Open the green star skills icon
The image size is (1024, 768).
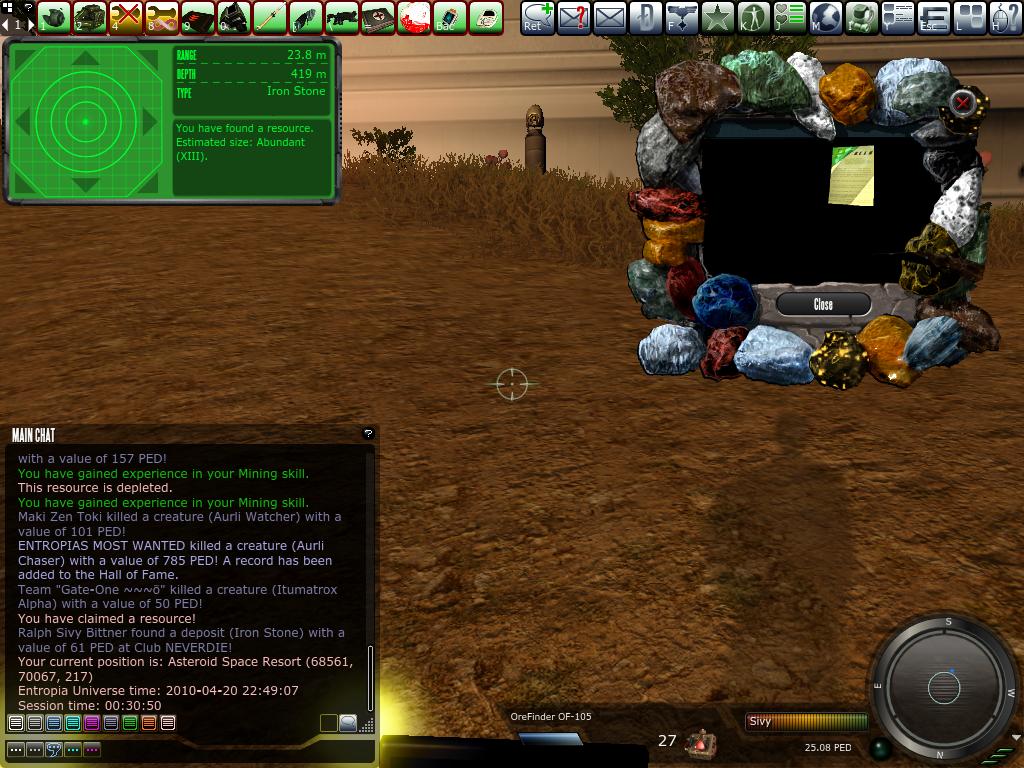coord(718,17)
